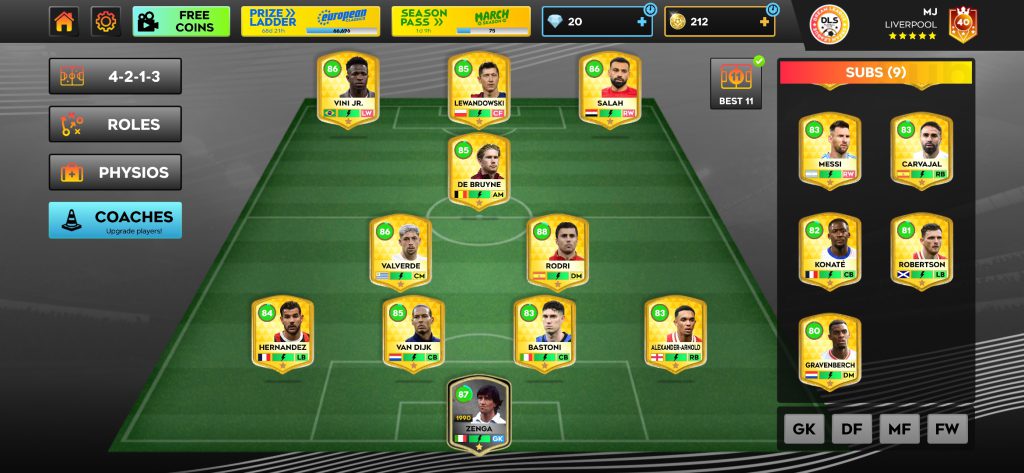
Task: Select Gravenberch on the subs bench
Action: 829,351
